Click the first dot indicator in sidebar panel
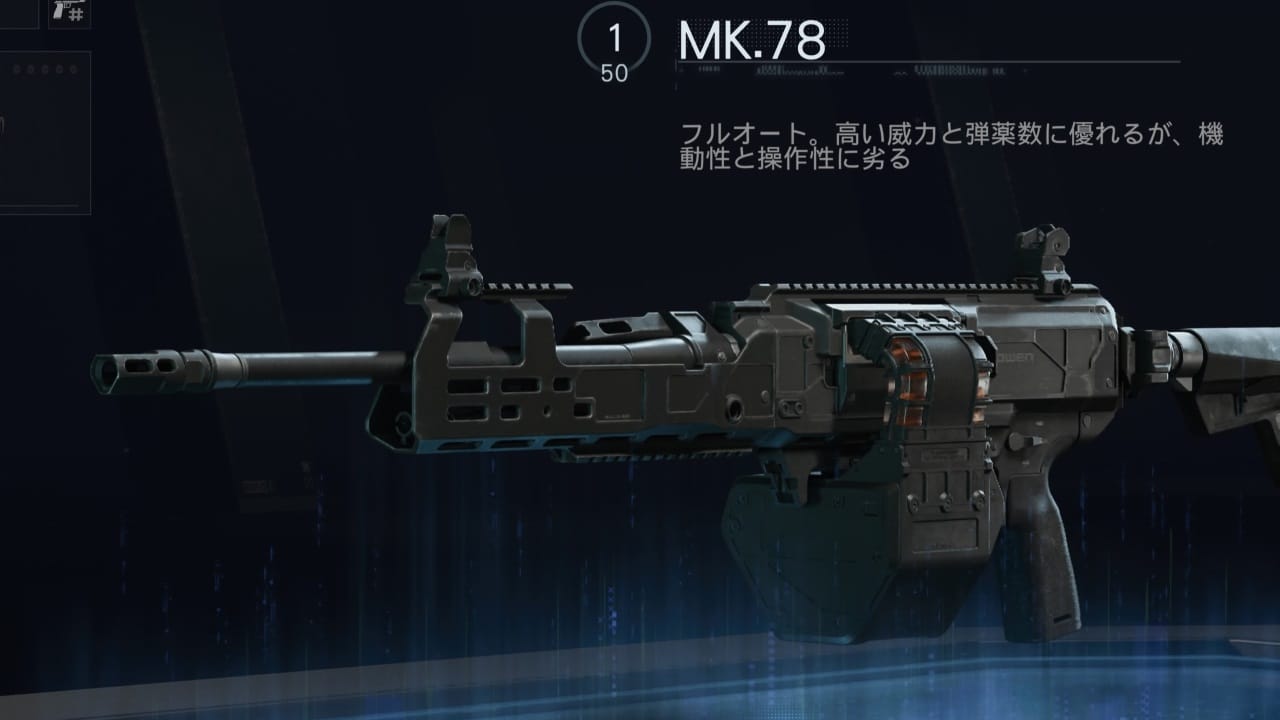Image resolution: width=1280 pixels, height=720 pixels. coord(16,69)
